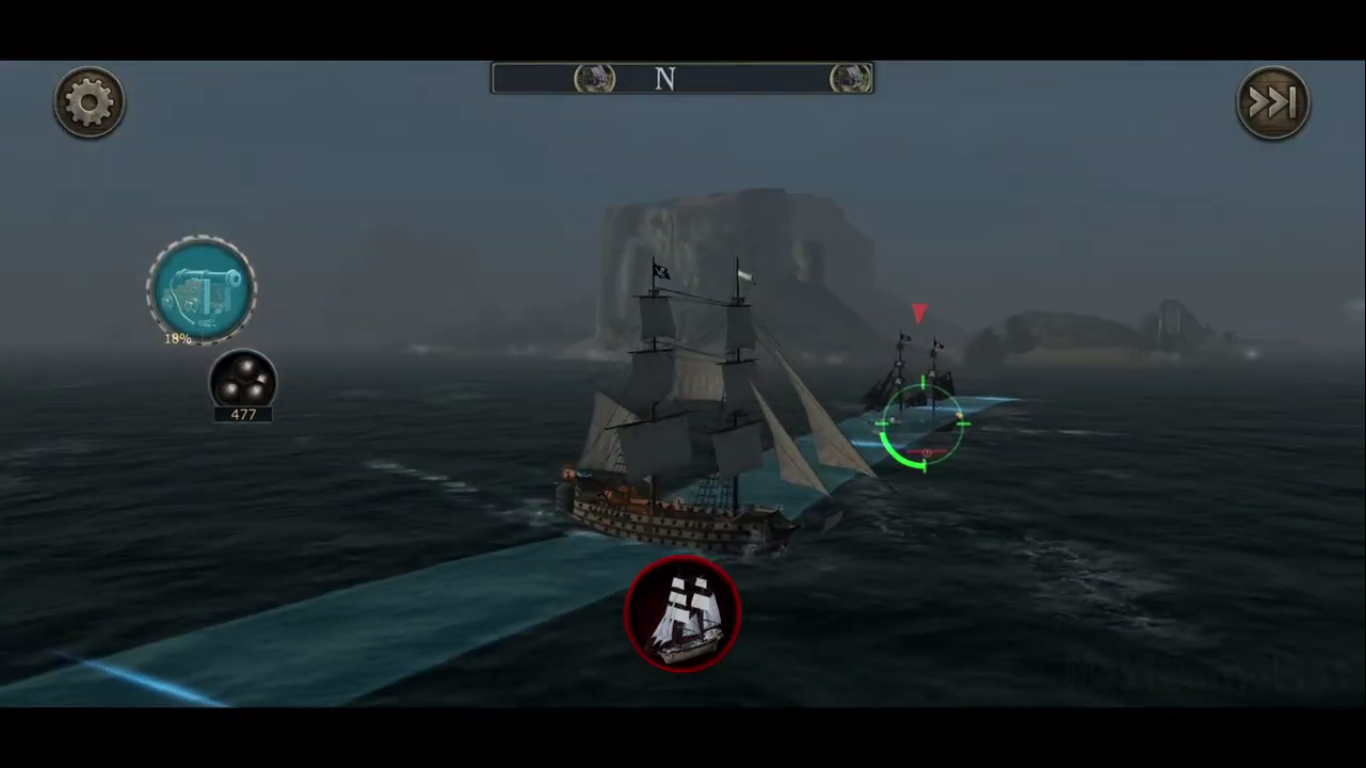Click the left ship marker on the compass

click(594, 78)
